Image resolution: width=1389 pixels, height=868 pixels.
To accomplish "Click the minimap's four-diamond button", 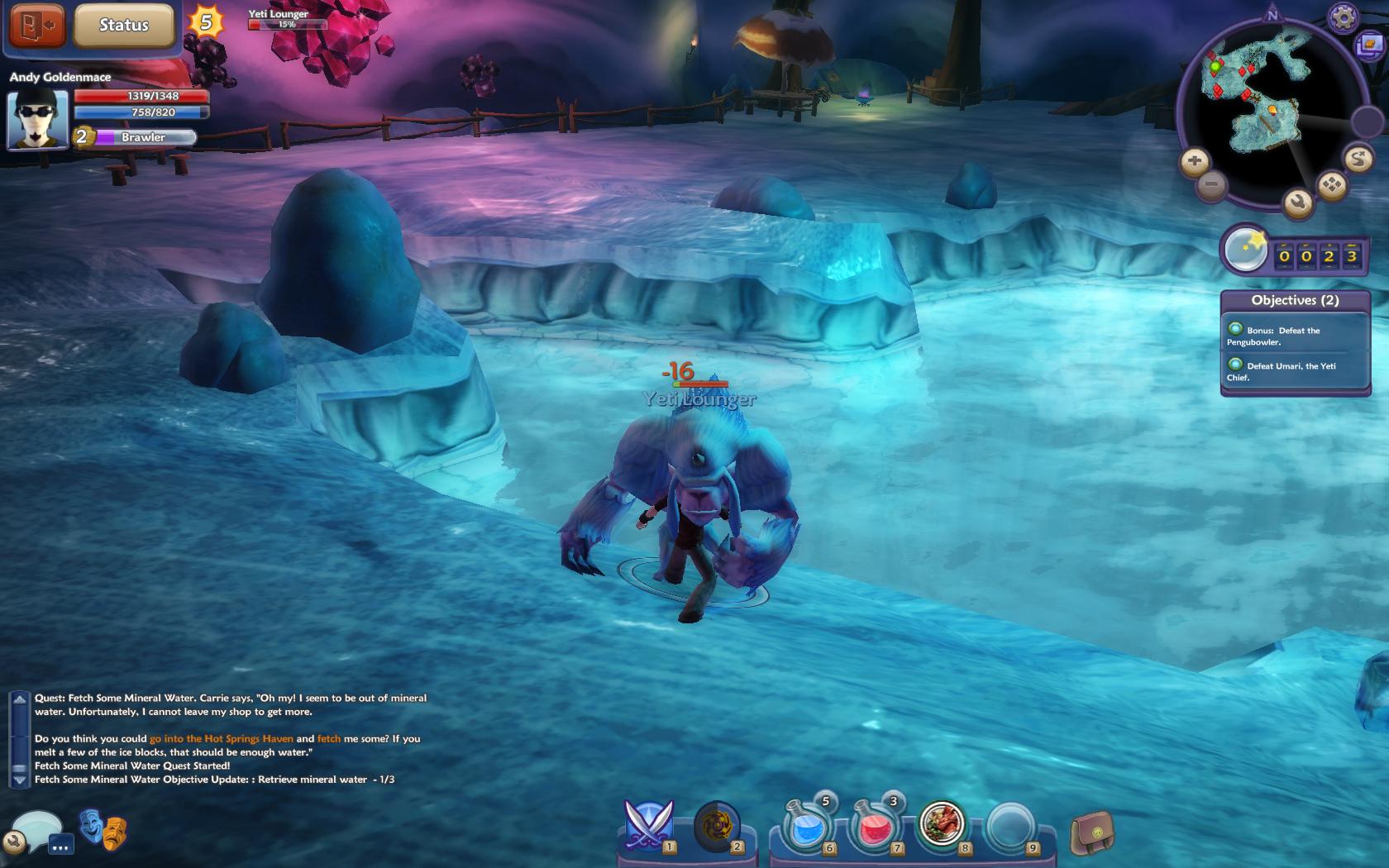I will 1332,184.
